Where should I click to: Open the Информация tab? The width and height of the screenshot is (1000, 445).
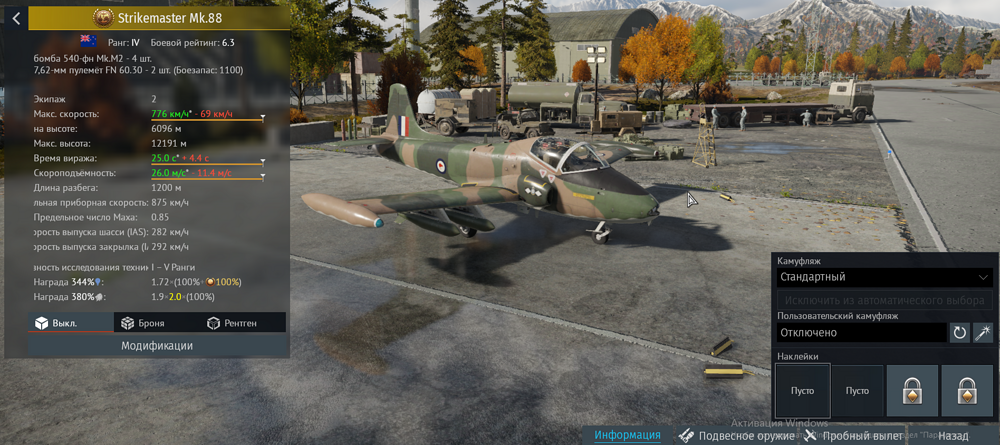627,435
